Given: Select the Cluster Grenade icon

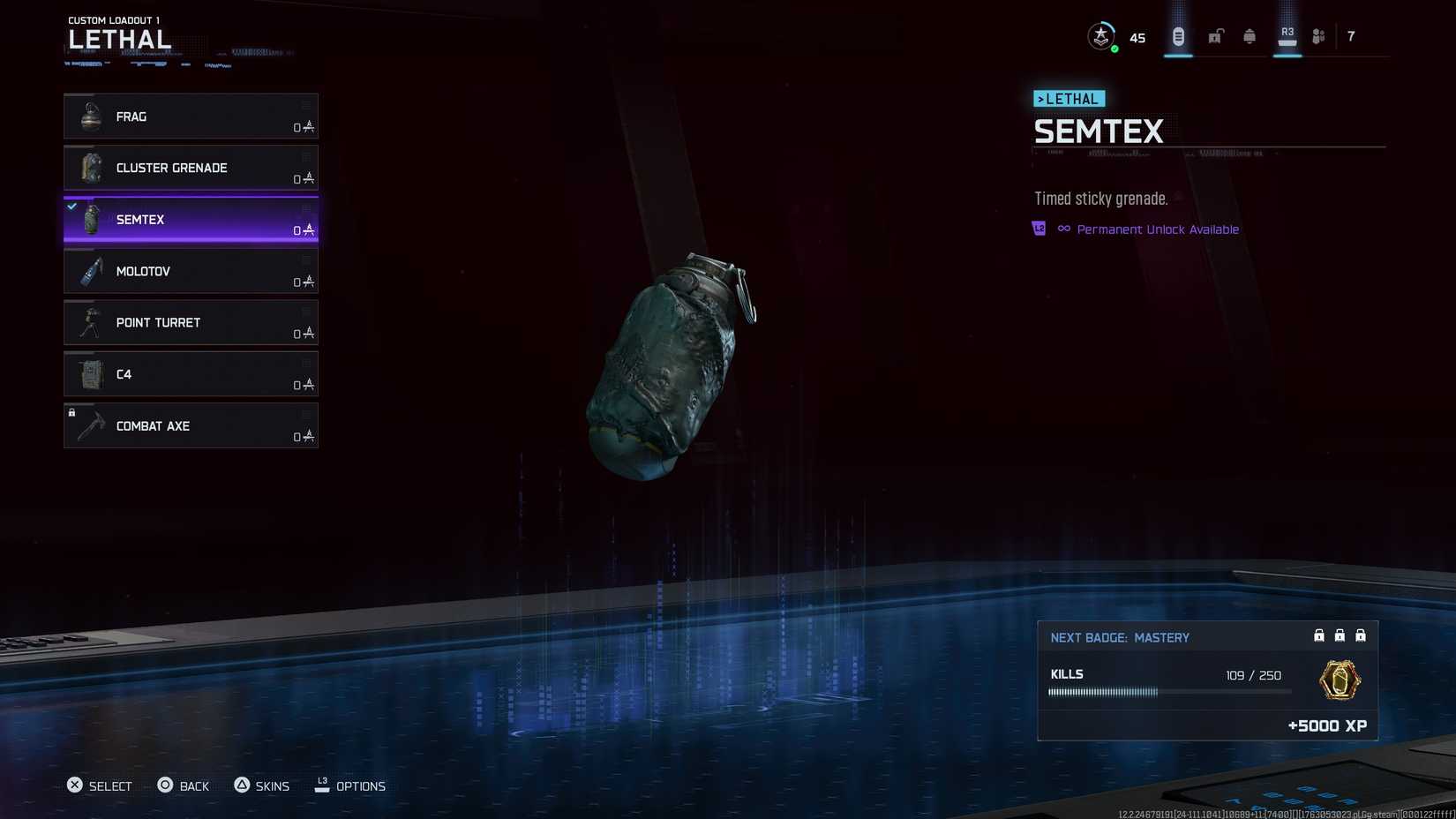Looking at the screenshot, I should click(x=89, y=168).
